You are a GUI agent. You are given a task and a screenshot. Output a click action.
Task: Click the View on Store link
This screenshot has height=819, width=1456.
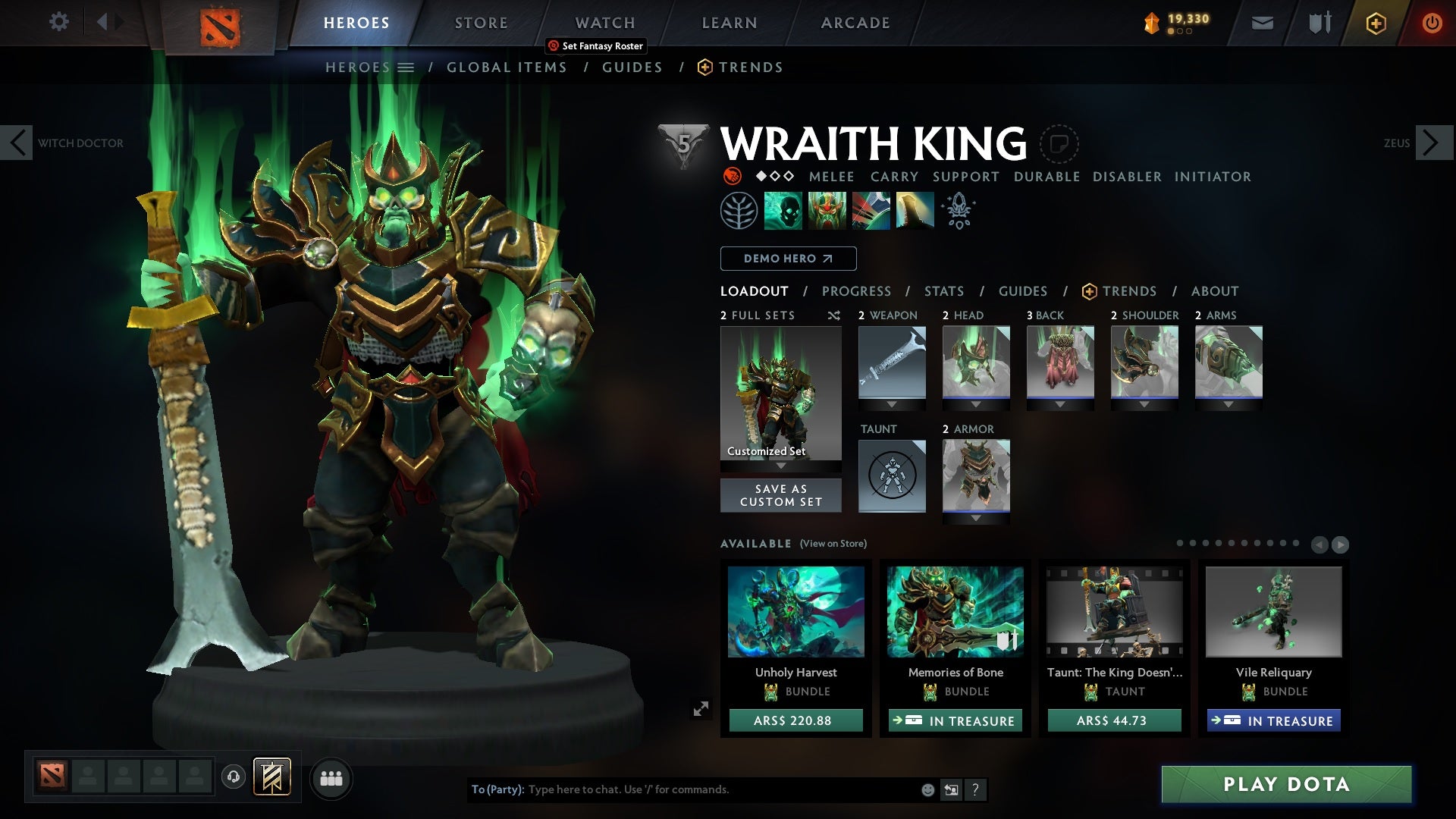835,544
